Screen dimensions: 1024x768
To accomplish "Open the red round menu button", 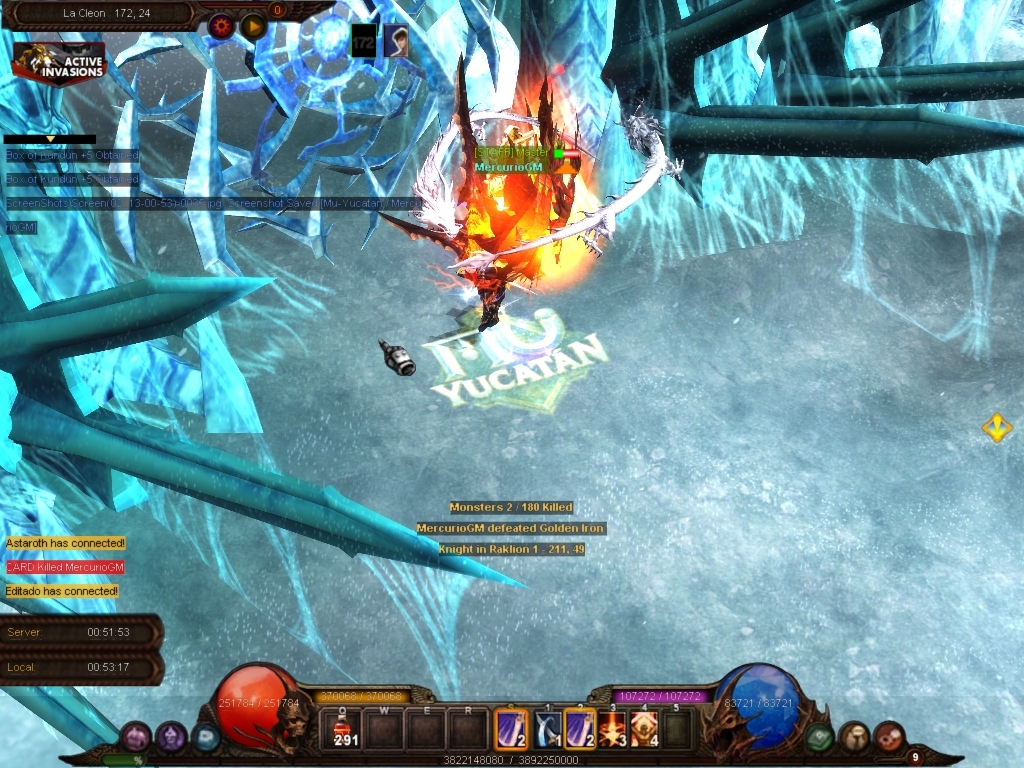I will click(888, 738).
